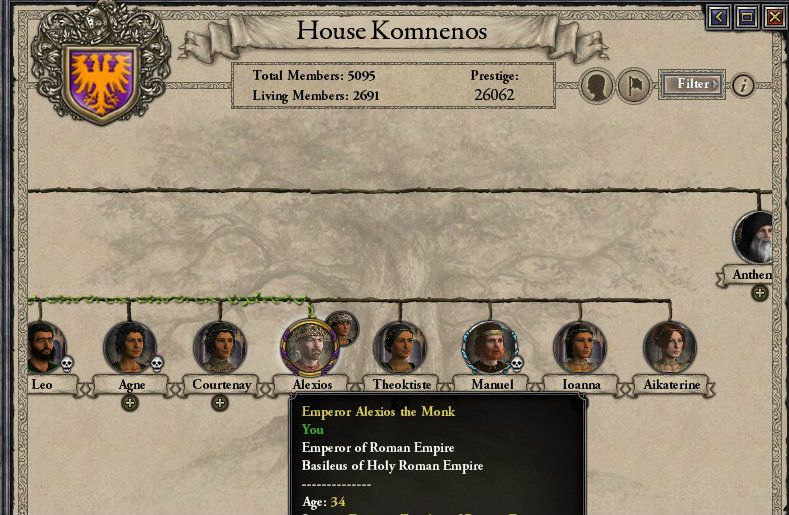Select the House Komnenos coat of arms
This screenshot has width=789, height=515.
pyautogui.click(x=99, y=78)
